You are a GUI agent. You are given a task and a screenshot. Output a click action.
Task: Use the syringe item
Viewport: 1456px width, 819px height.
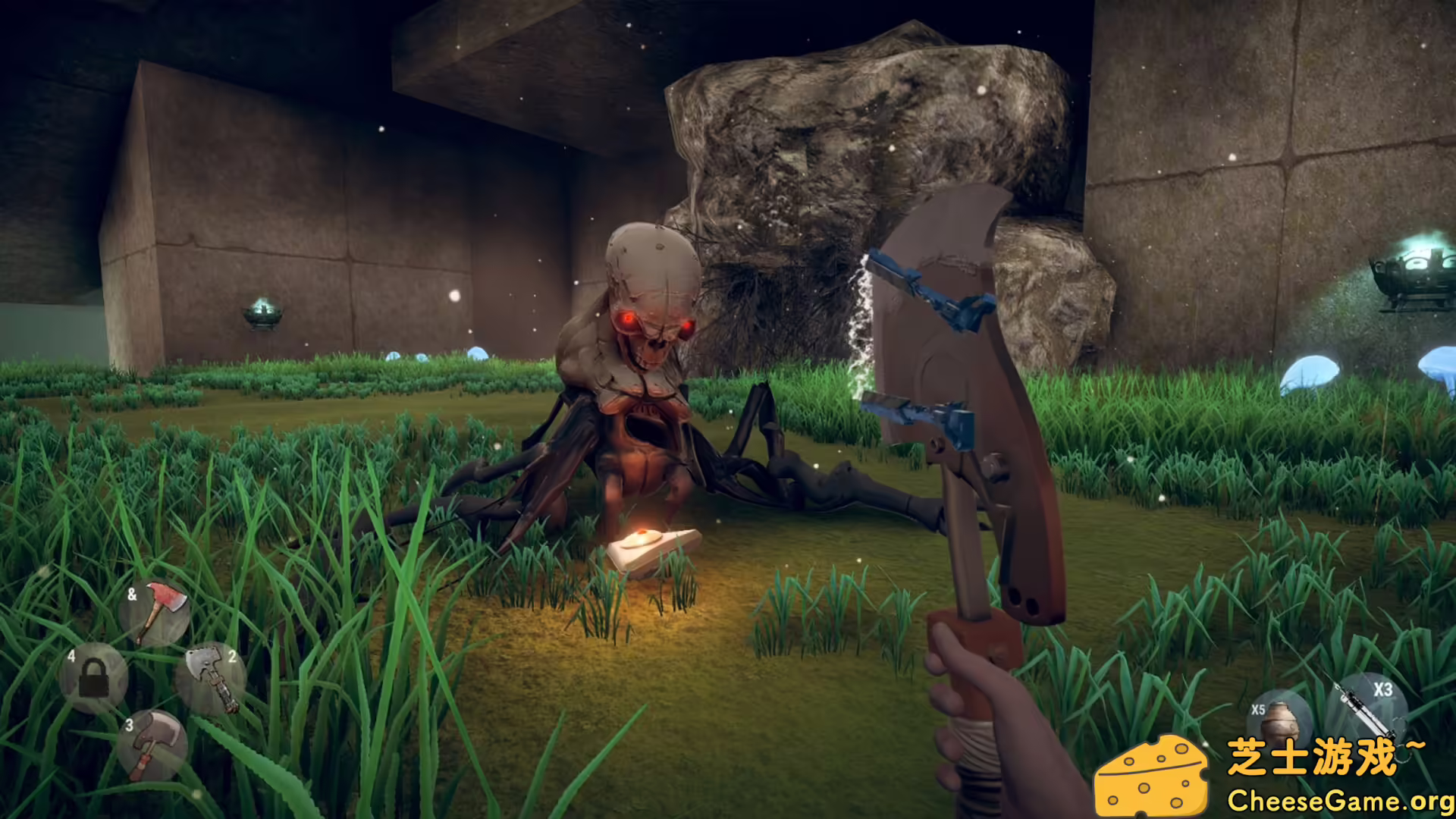1366,705
